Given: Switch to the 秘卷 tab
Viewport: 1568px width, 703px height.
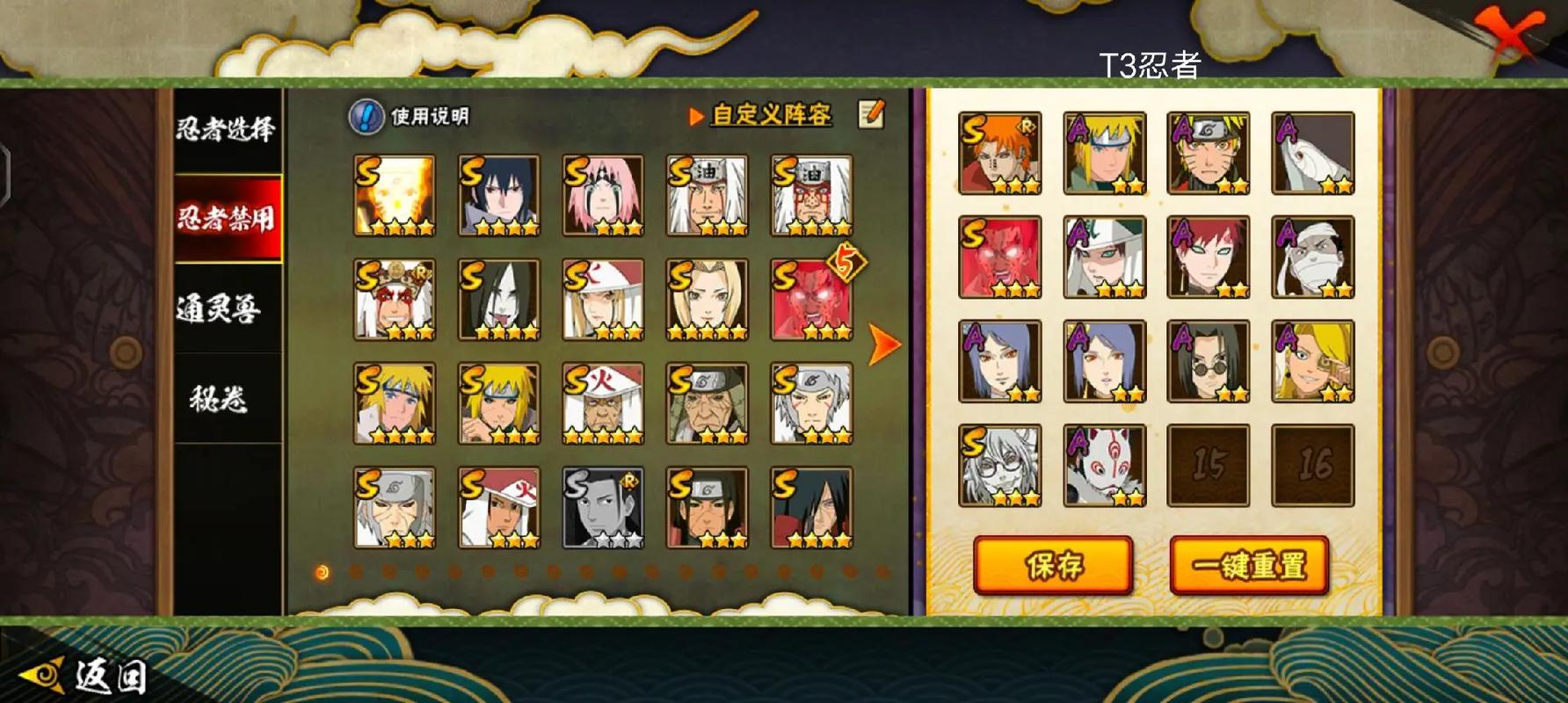Looking at the screenshot, I should [218, 399].
